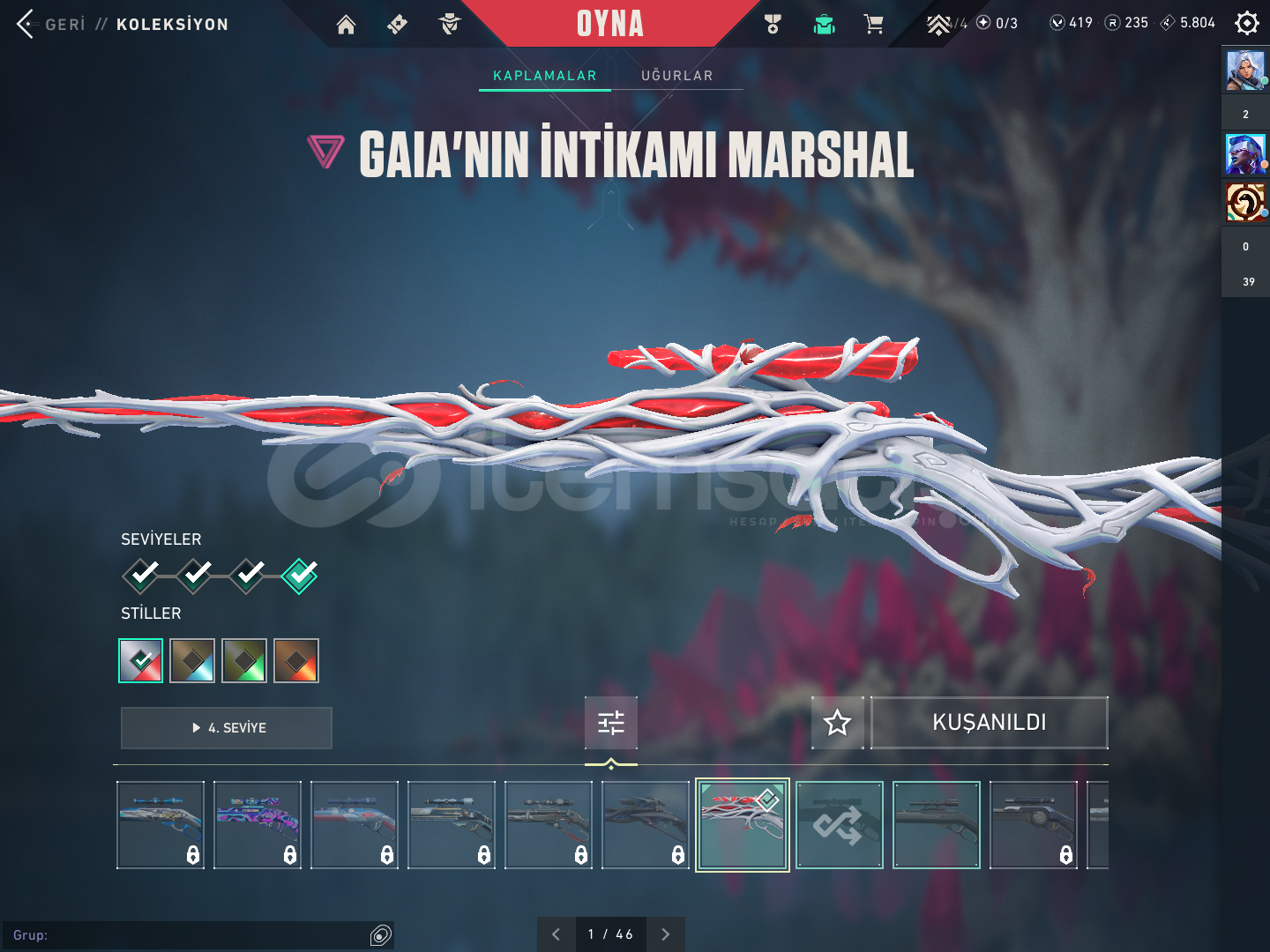Open the filter sliders button
The width and height of the screenshot is (1270, 952).
(x=610, y=723)
